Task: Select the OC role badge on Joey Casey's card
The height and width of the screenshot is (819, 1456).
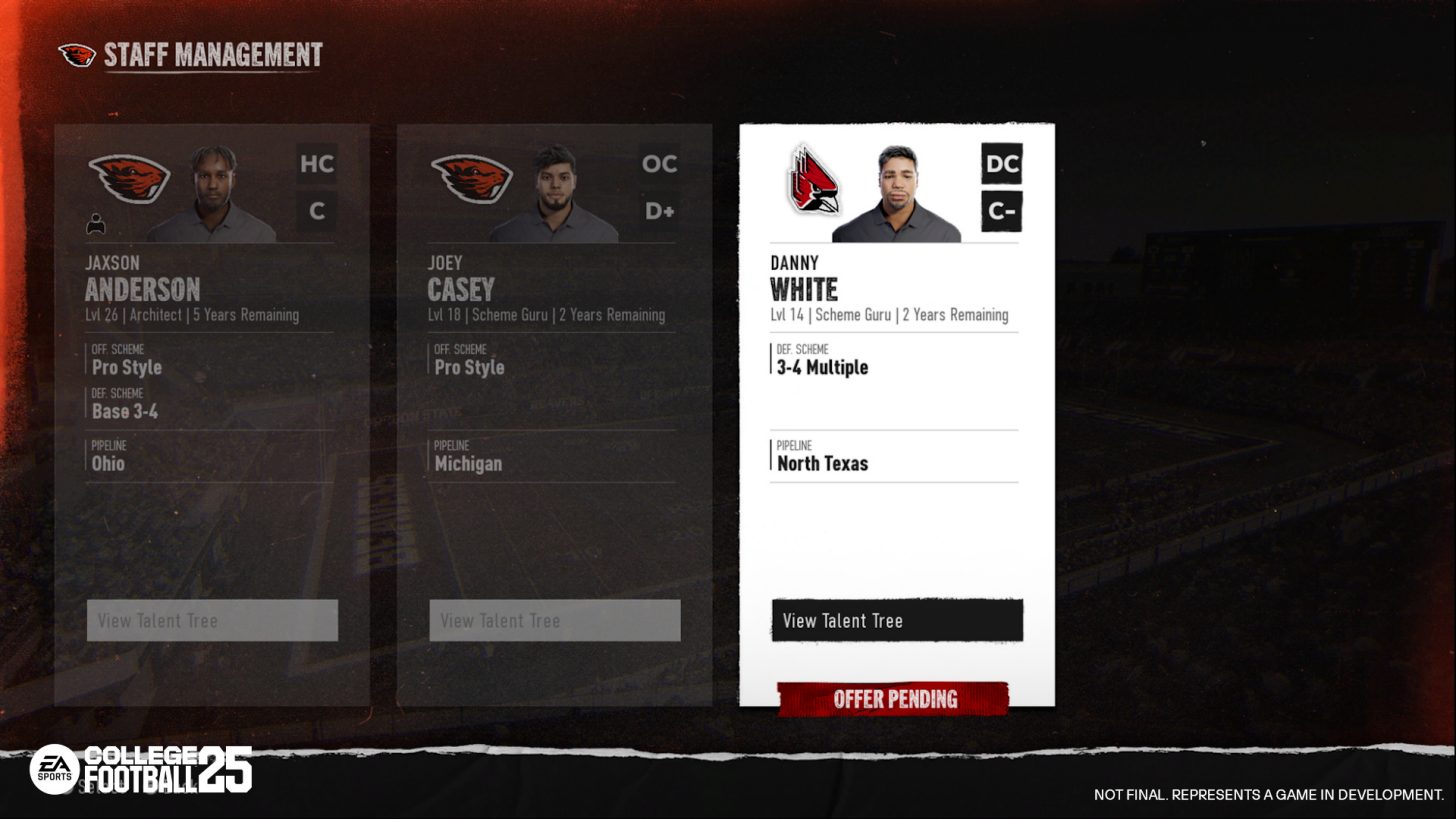Action: [659, 164]
